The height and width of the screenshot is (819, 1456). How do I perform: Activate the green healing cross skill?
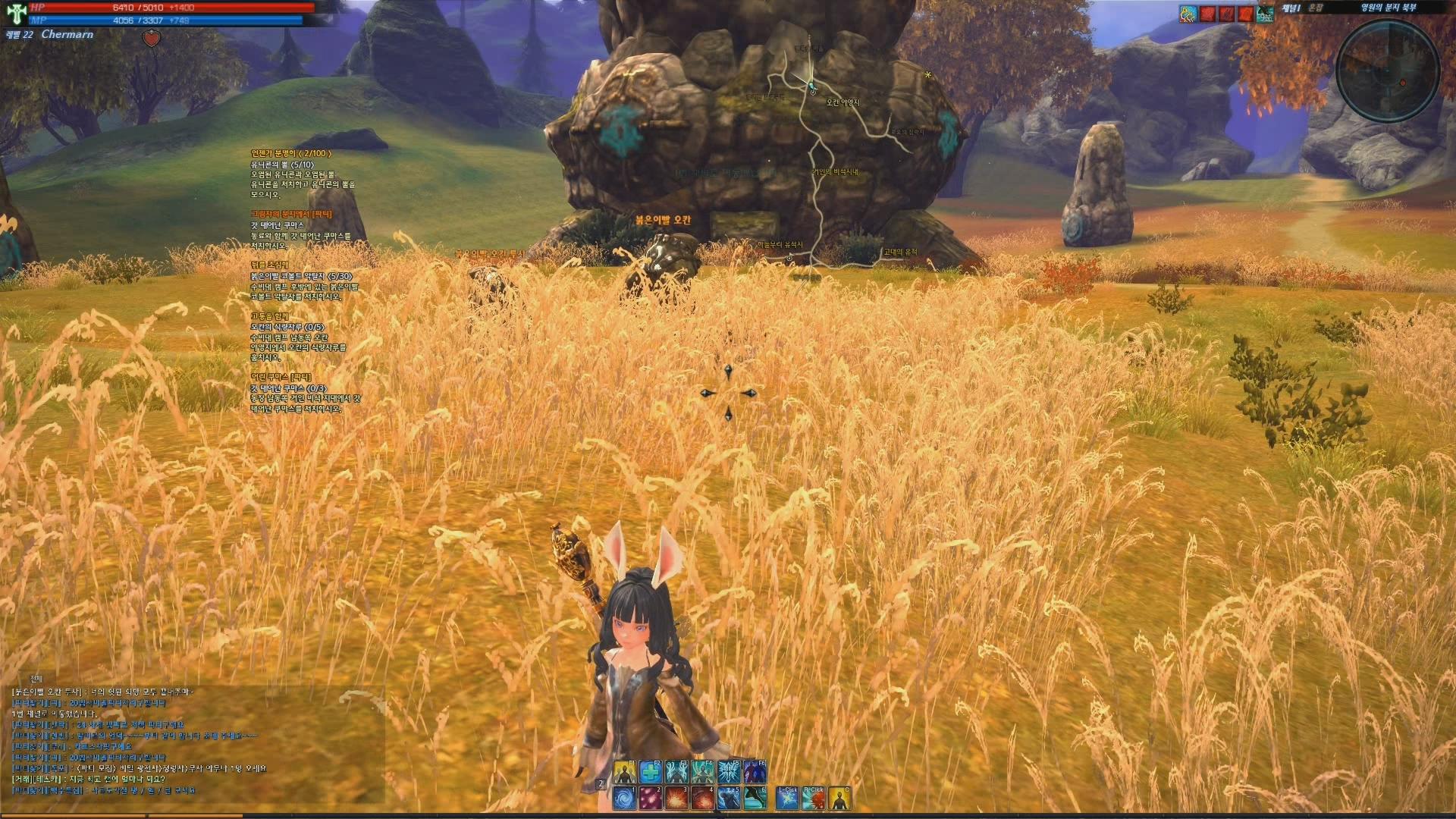pos(650,772)
